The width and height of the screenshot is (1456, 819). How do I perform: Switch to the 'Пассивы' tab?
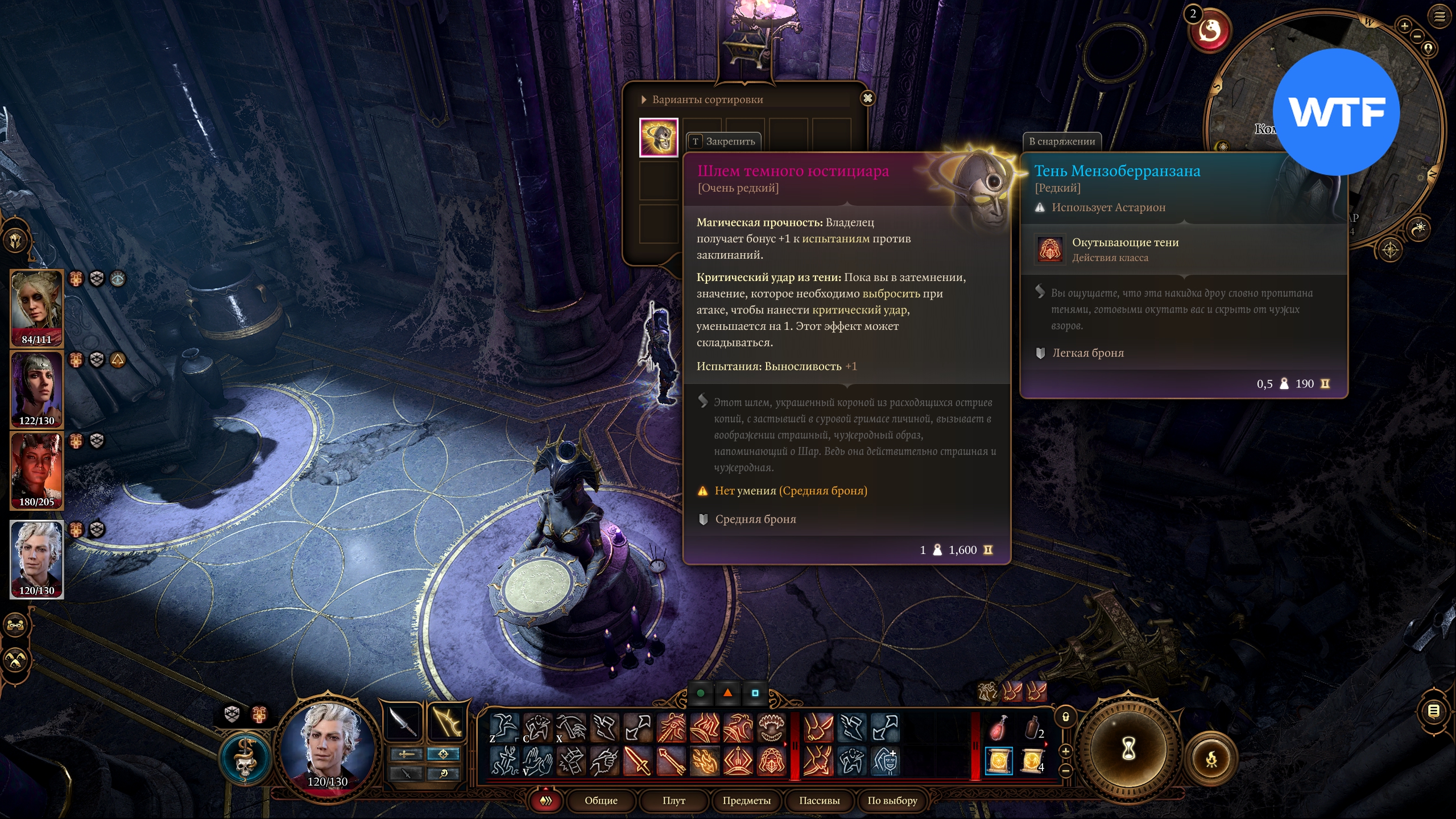pyautogui.click(x=819, y=800)
